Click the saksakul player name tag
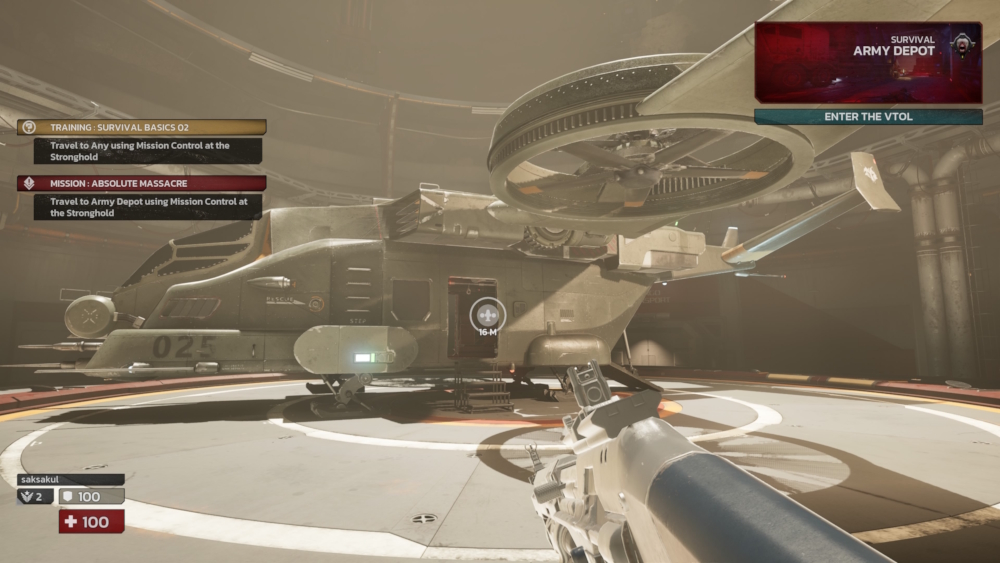This screenshot has width=1000, height=563. tap(70, 480)
